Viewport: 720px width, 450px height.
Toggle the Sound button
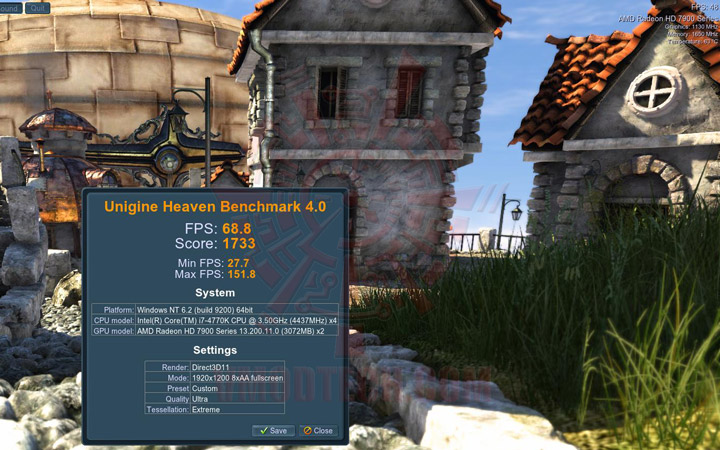[9, 7]
